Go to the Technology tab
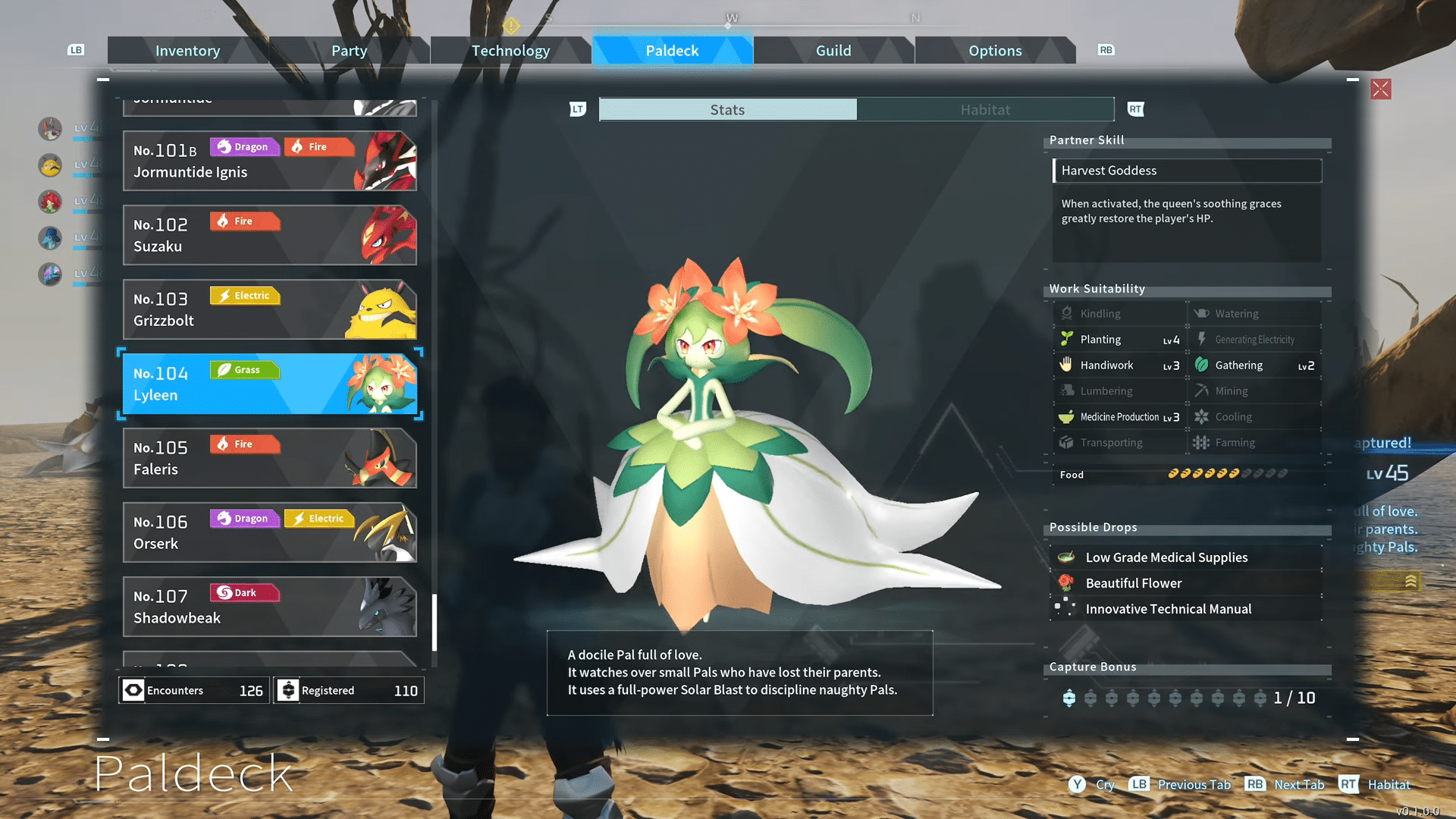This screenshot has height=819, width=1456. coord(510,51)
